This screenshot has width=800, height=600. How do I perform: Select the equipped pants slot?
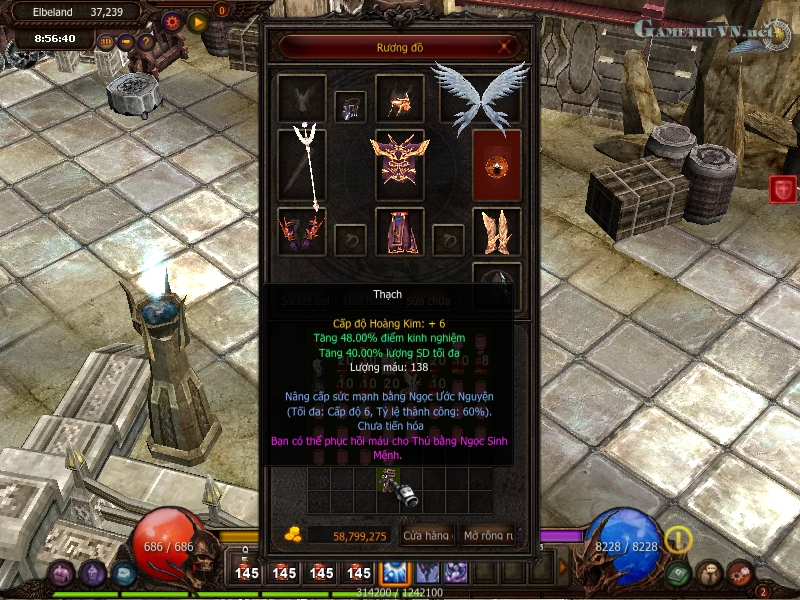400,231
